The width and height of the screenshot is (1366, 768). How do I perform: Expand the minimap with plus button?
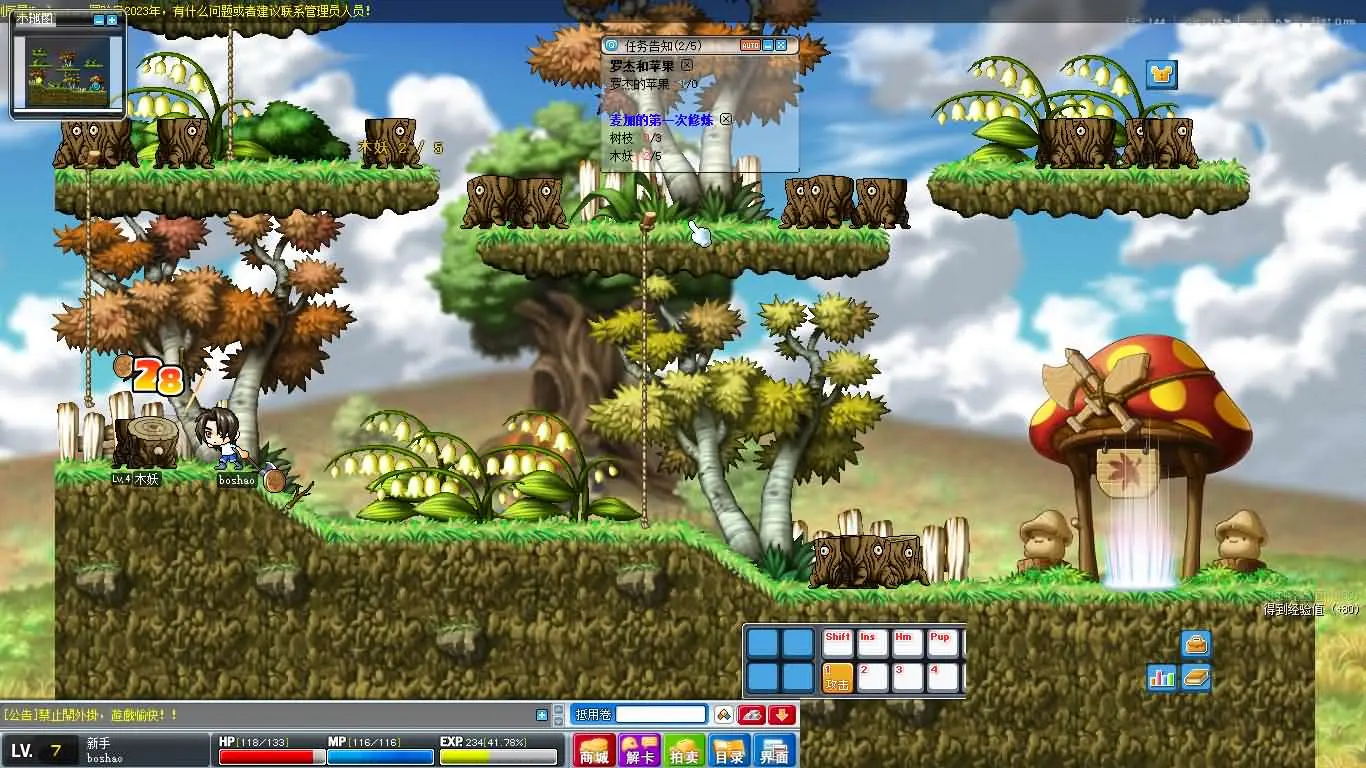(x=112, y=20)
